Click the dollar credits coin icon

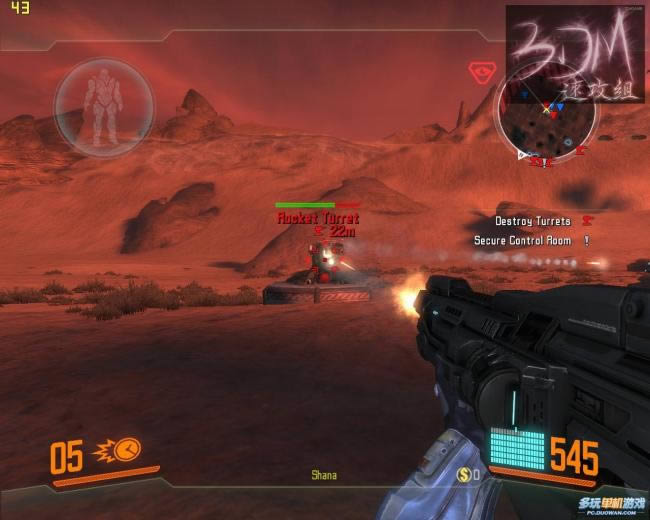click(x=464, y=473)
